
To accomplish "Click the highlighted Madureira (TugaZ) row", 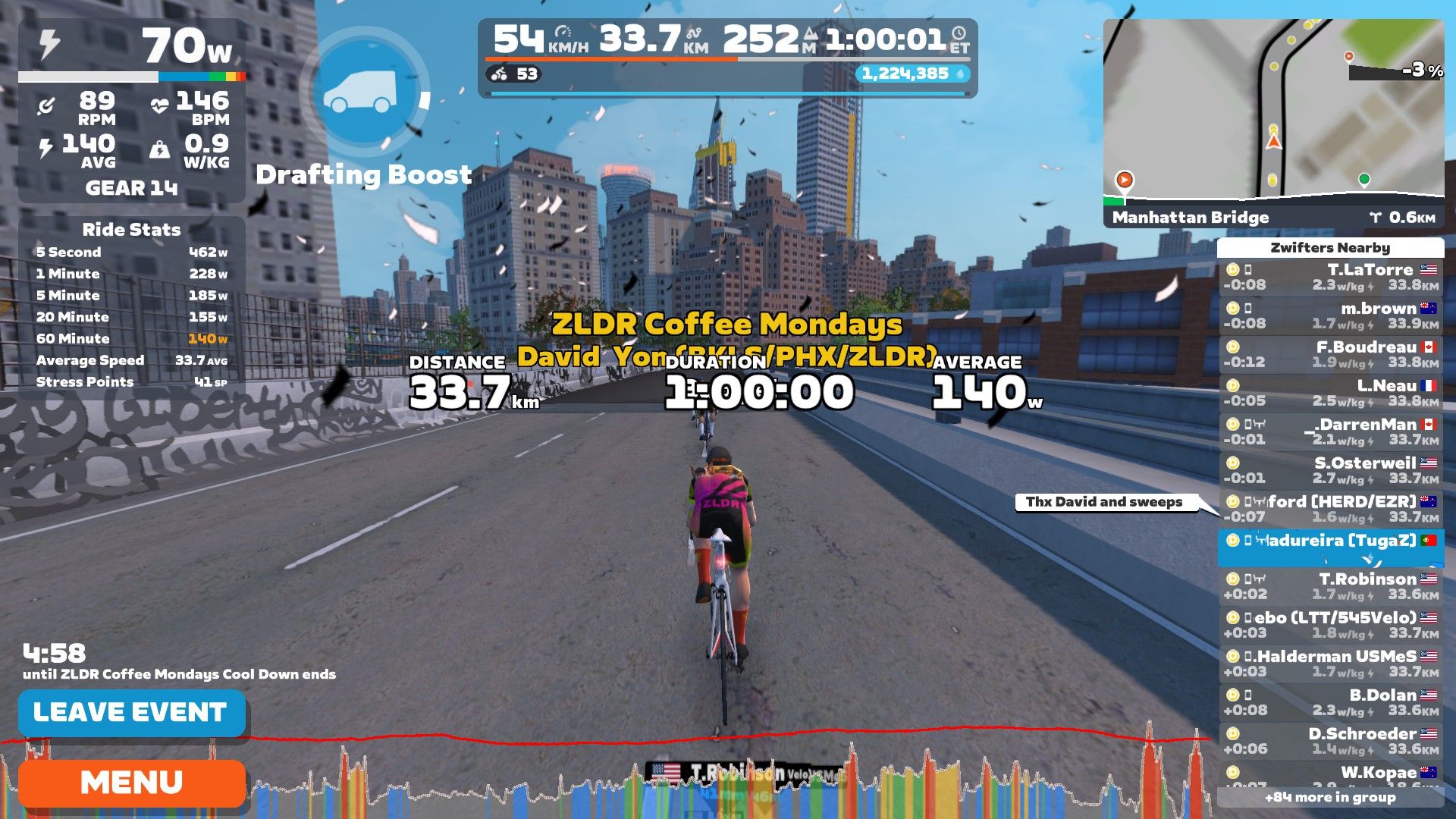I will pos(1331,548).
